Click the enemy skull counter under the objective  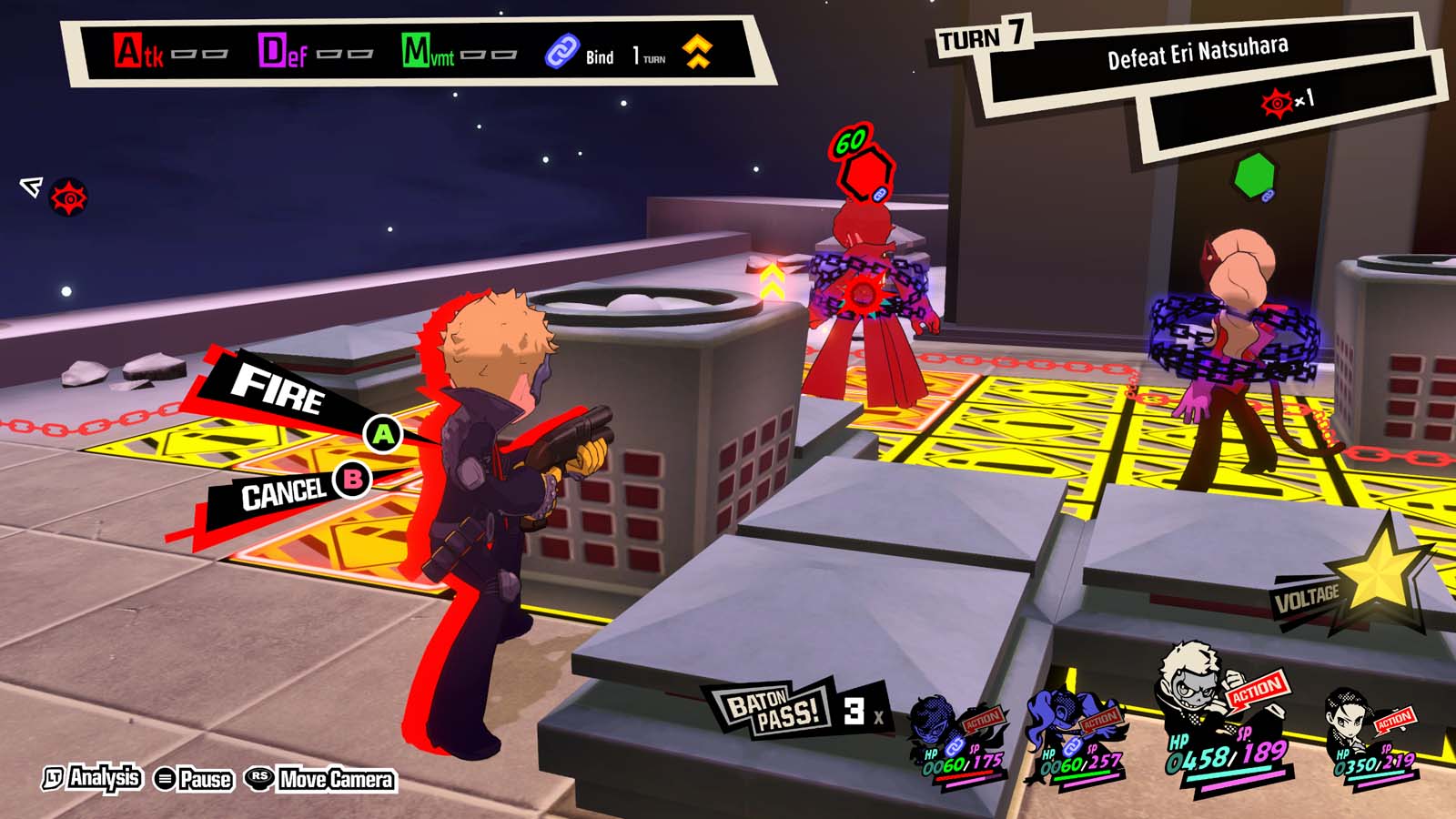click(1279, 103)
